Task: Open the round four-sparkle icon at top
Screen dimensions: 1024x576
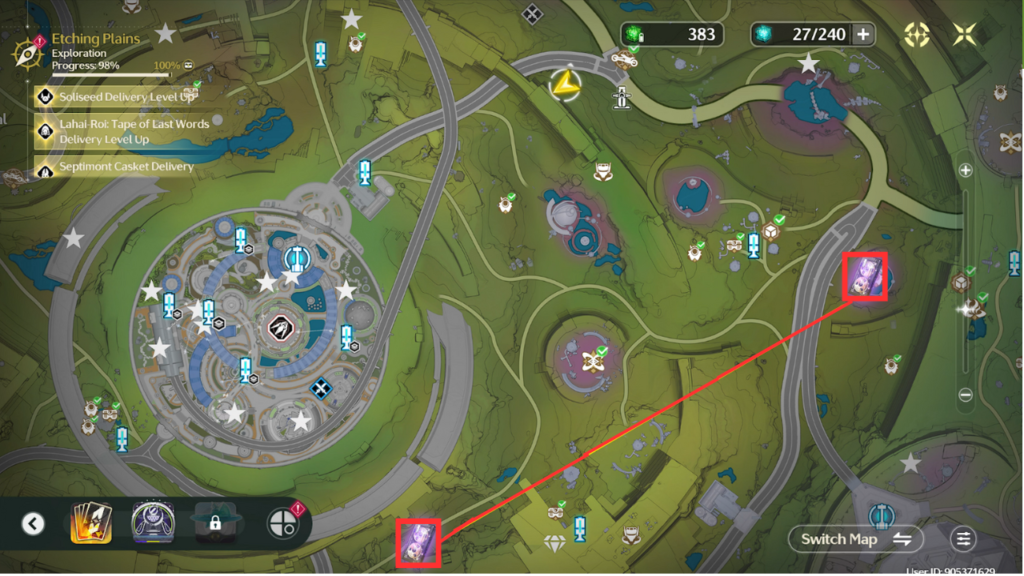Action: coord(916,34)
